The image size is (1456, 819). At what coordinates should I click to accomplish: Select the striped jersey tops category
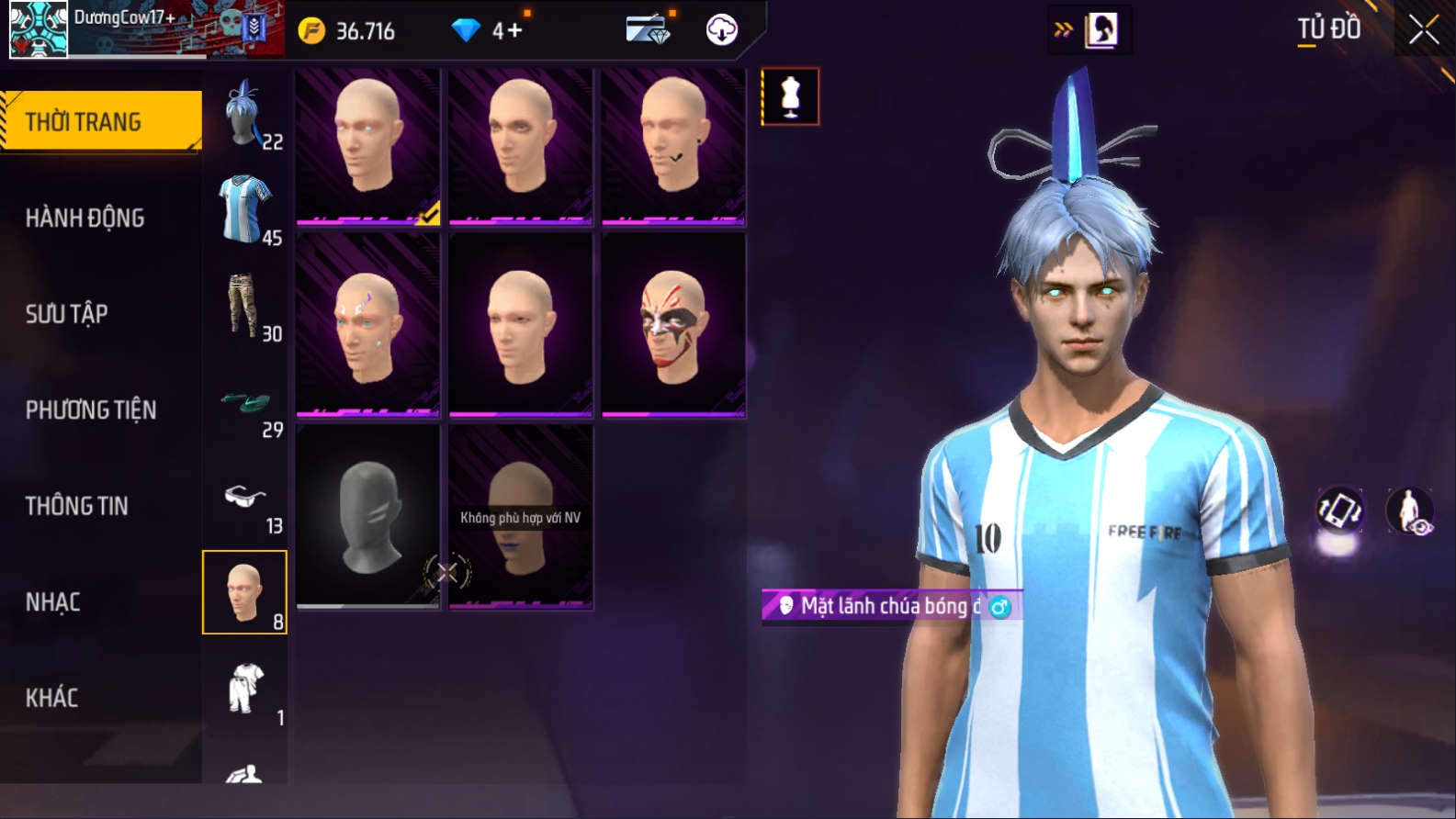(x=244, y=210)
